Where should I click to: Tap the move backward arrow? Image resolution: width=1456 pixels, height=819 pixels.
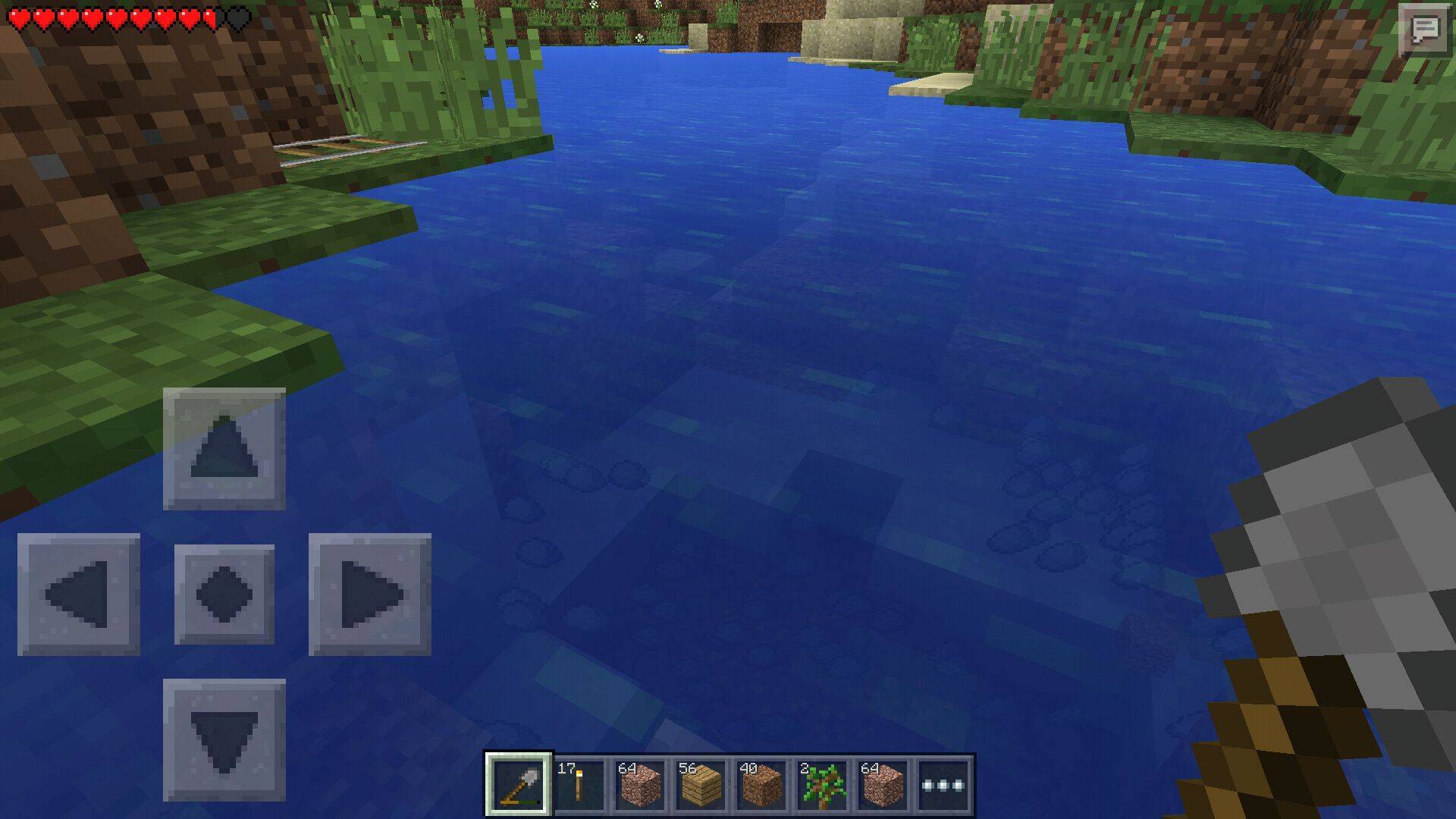coord(224,740)
